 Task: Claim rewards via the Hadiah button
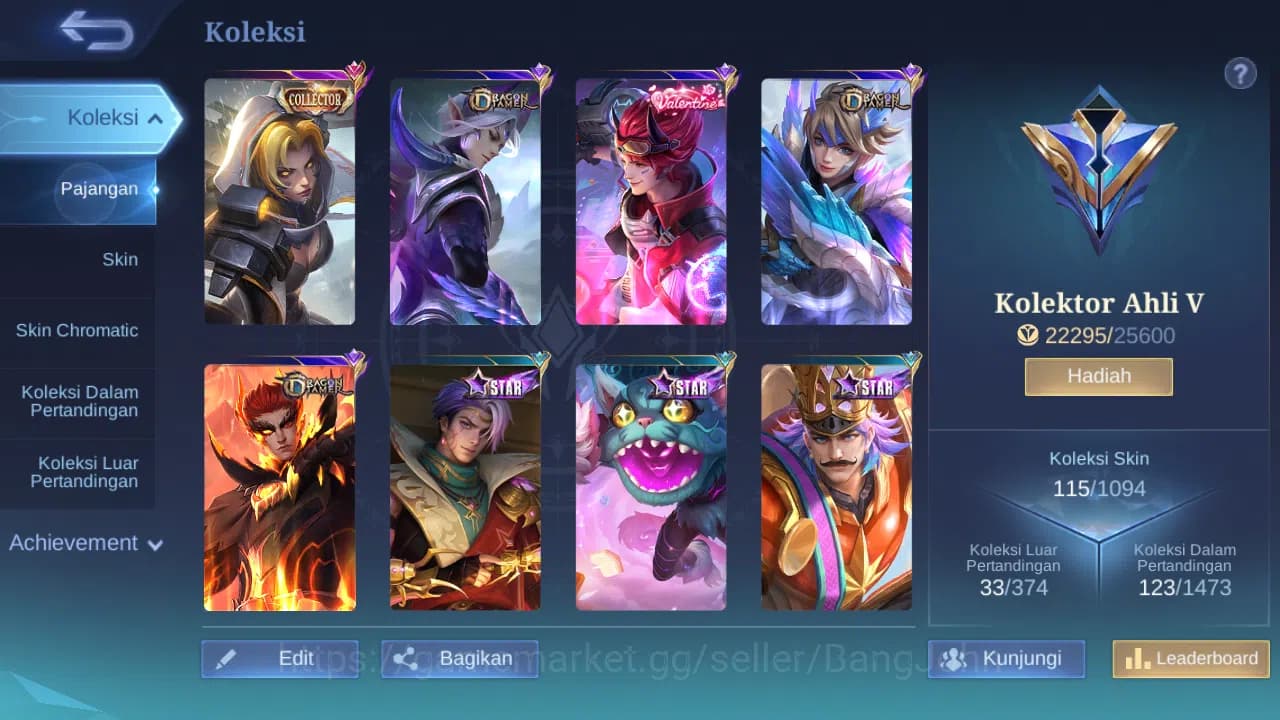tap(1098, 376)
